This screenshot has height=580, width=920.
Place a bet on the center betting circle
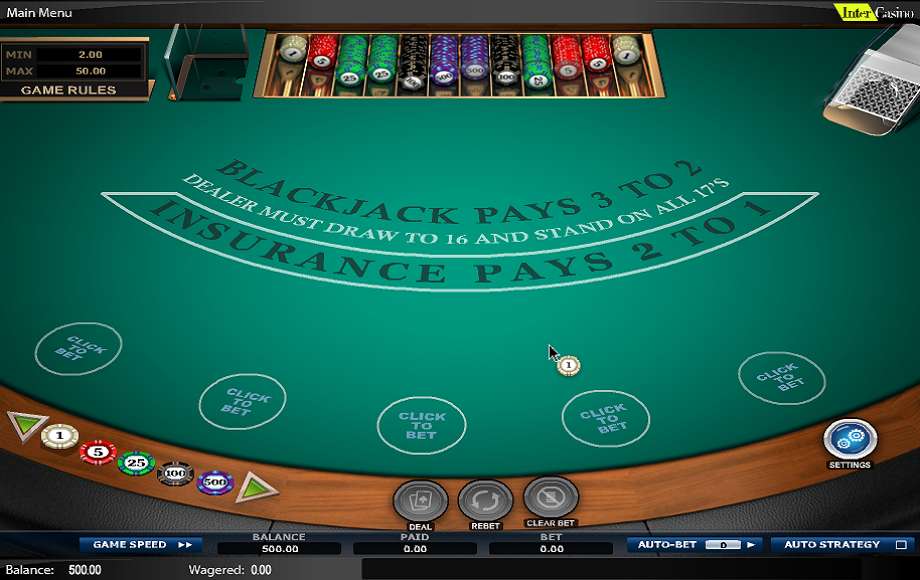pos(421,425)
